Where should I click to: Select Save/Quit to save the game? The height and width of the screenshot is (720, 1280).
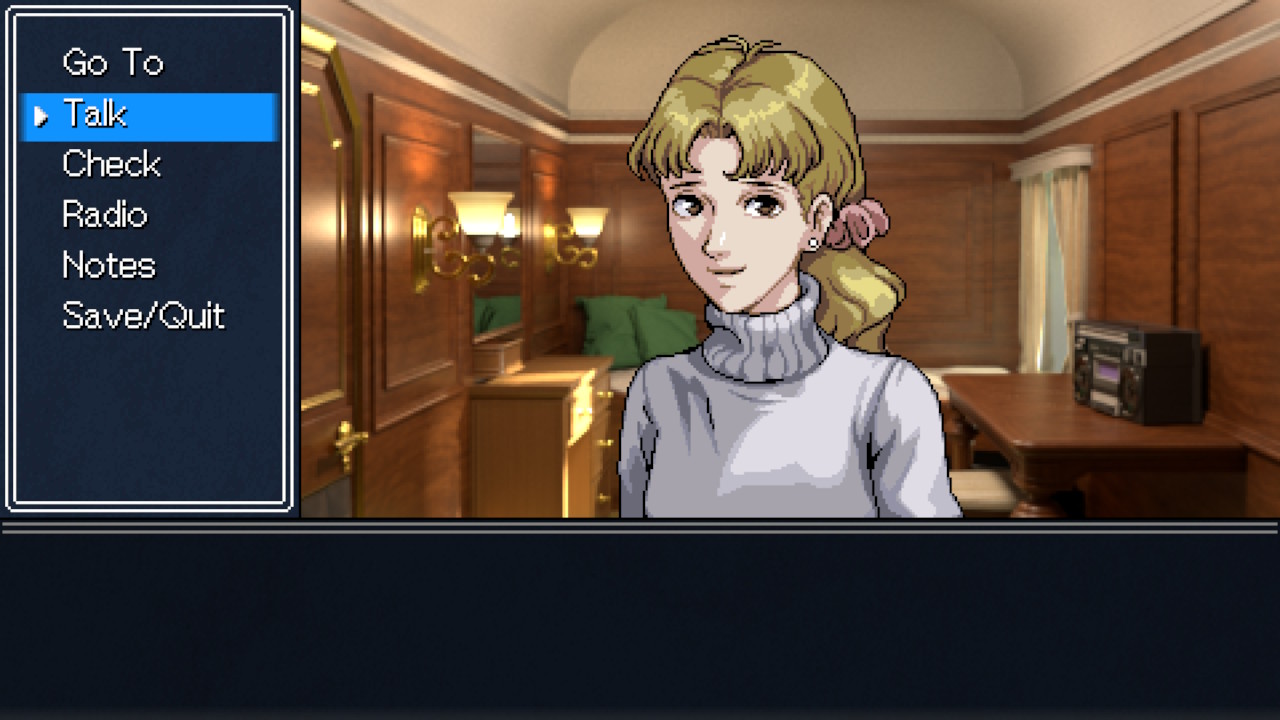pyautogui.click(x=143, y=316)
